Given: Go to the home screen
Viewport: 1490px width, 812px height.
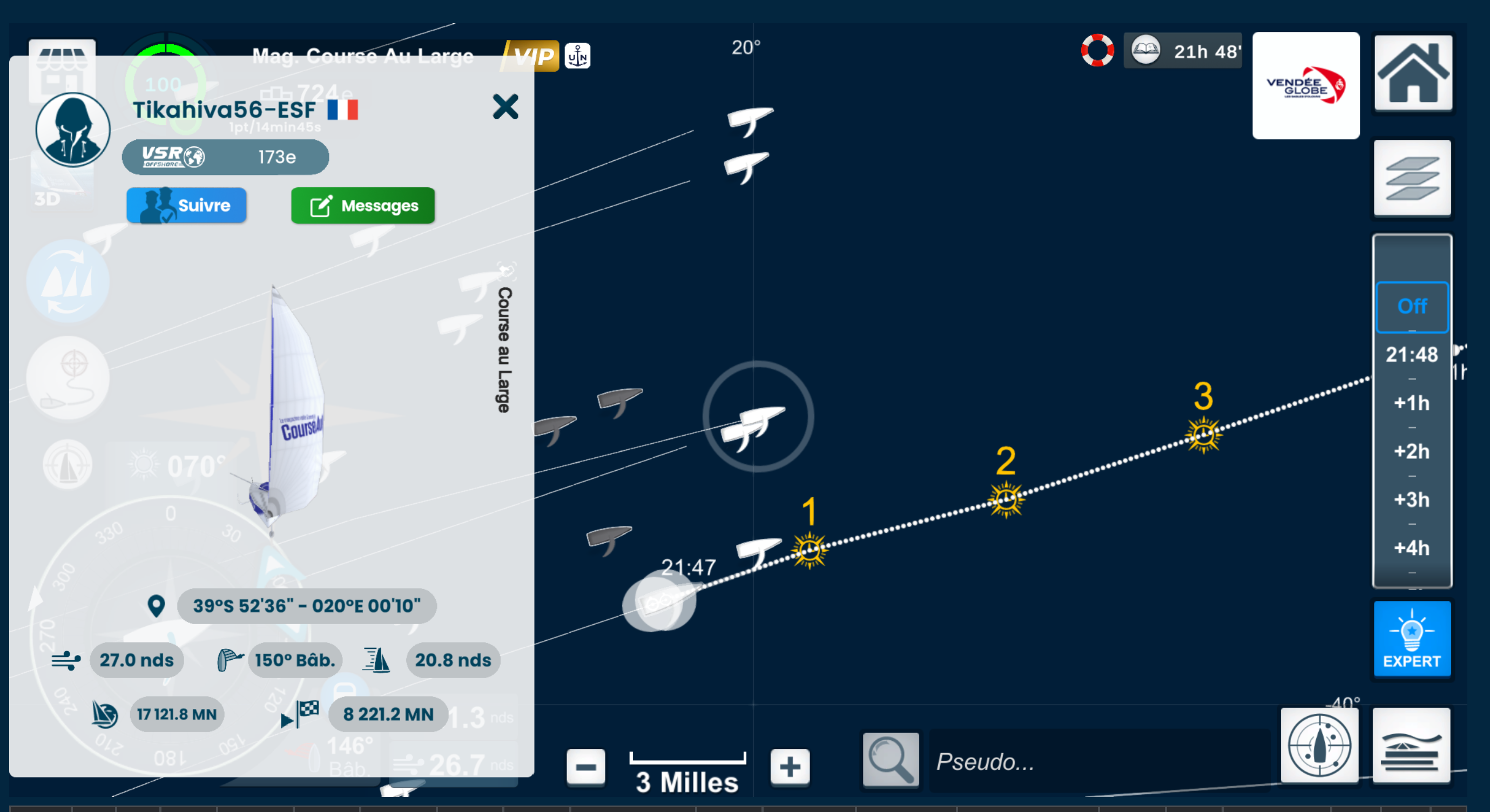Looking at the screenshot, I should tap(1412, 73).
